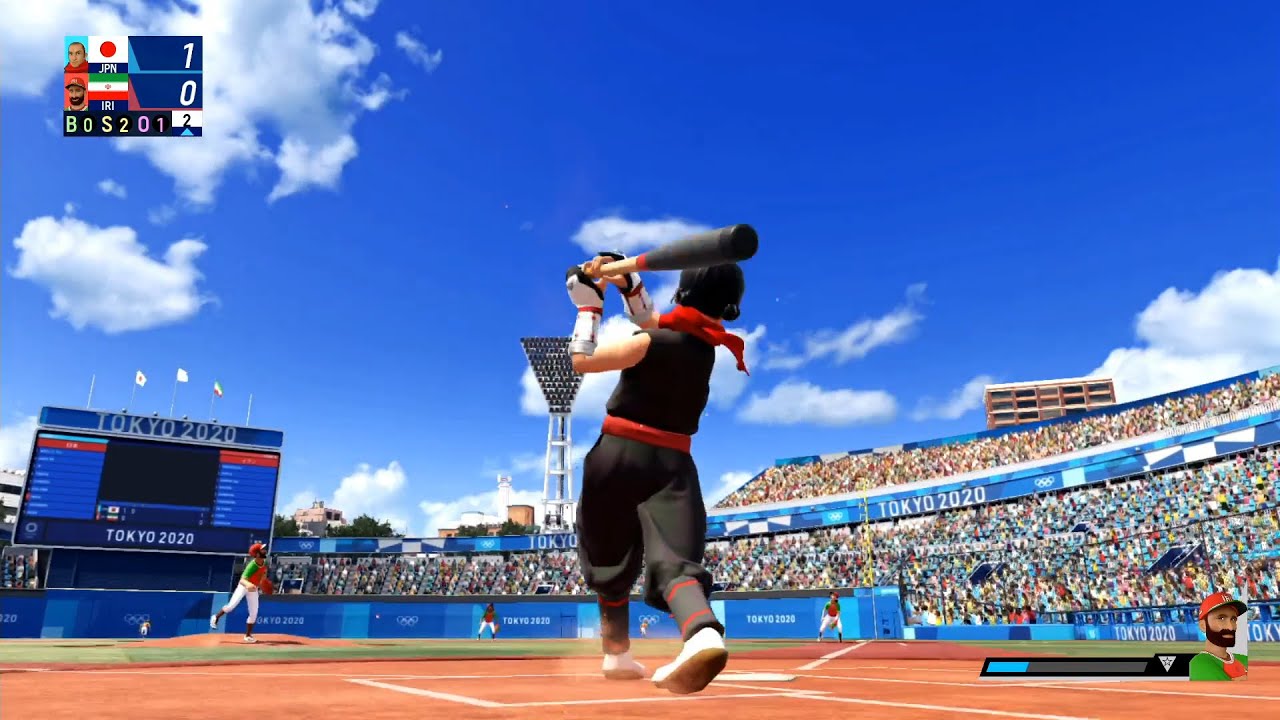This screenshot has height=720, width=1280.
Task: Click the bearded pitcher portrait icon
Action: [1220, 637]
